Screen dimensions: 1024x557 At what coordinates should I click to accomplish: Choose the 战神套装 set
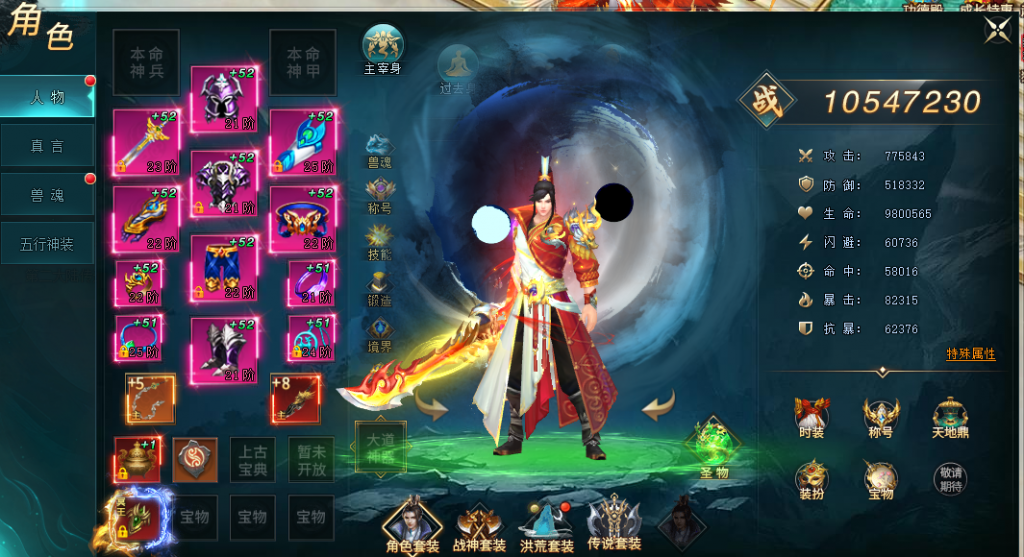pyautogui.click(x=479, y=524)
